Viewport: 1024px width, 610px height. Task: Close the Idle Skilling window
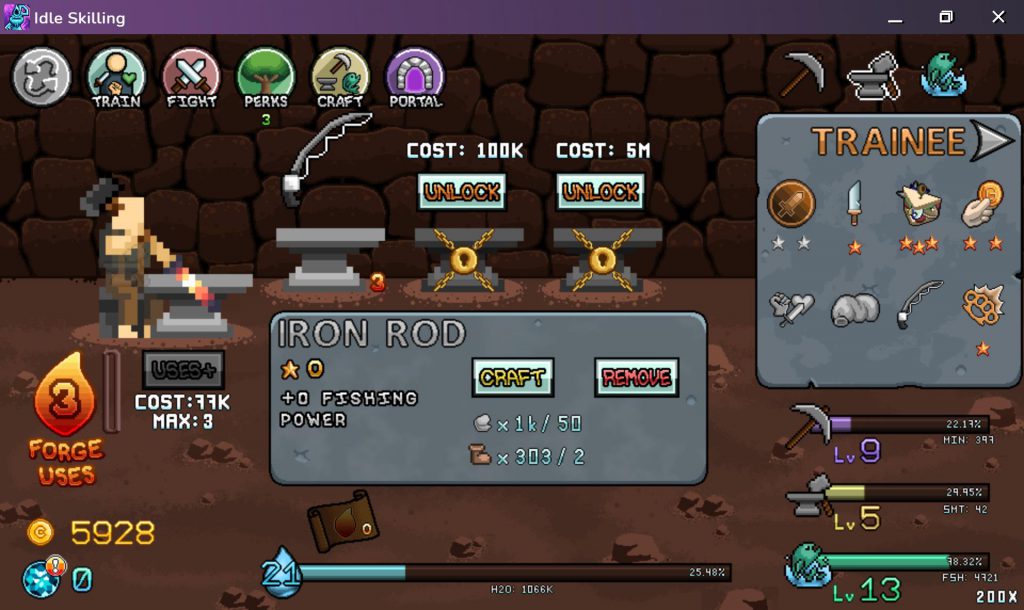pyautogui.click(x=998, y=17)
